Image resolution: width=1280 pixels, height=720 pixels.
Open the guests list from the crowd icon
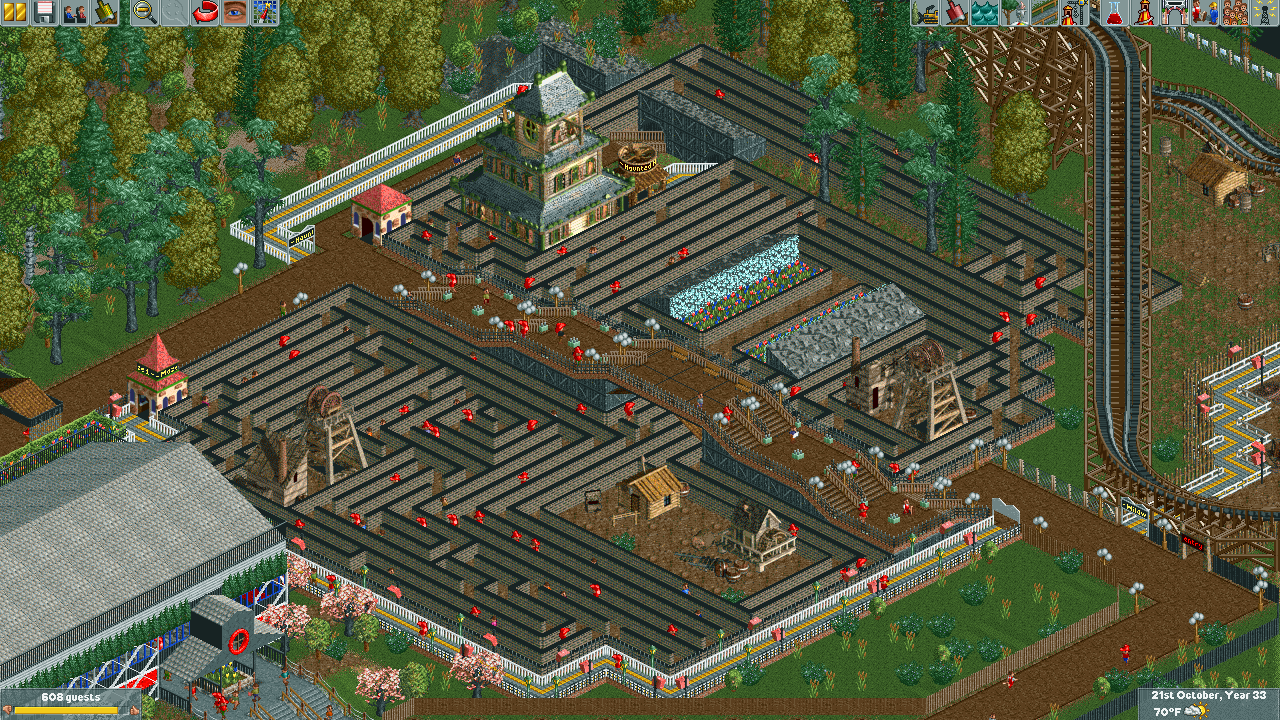click(x=1235, y=12)
